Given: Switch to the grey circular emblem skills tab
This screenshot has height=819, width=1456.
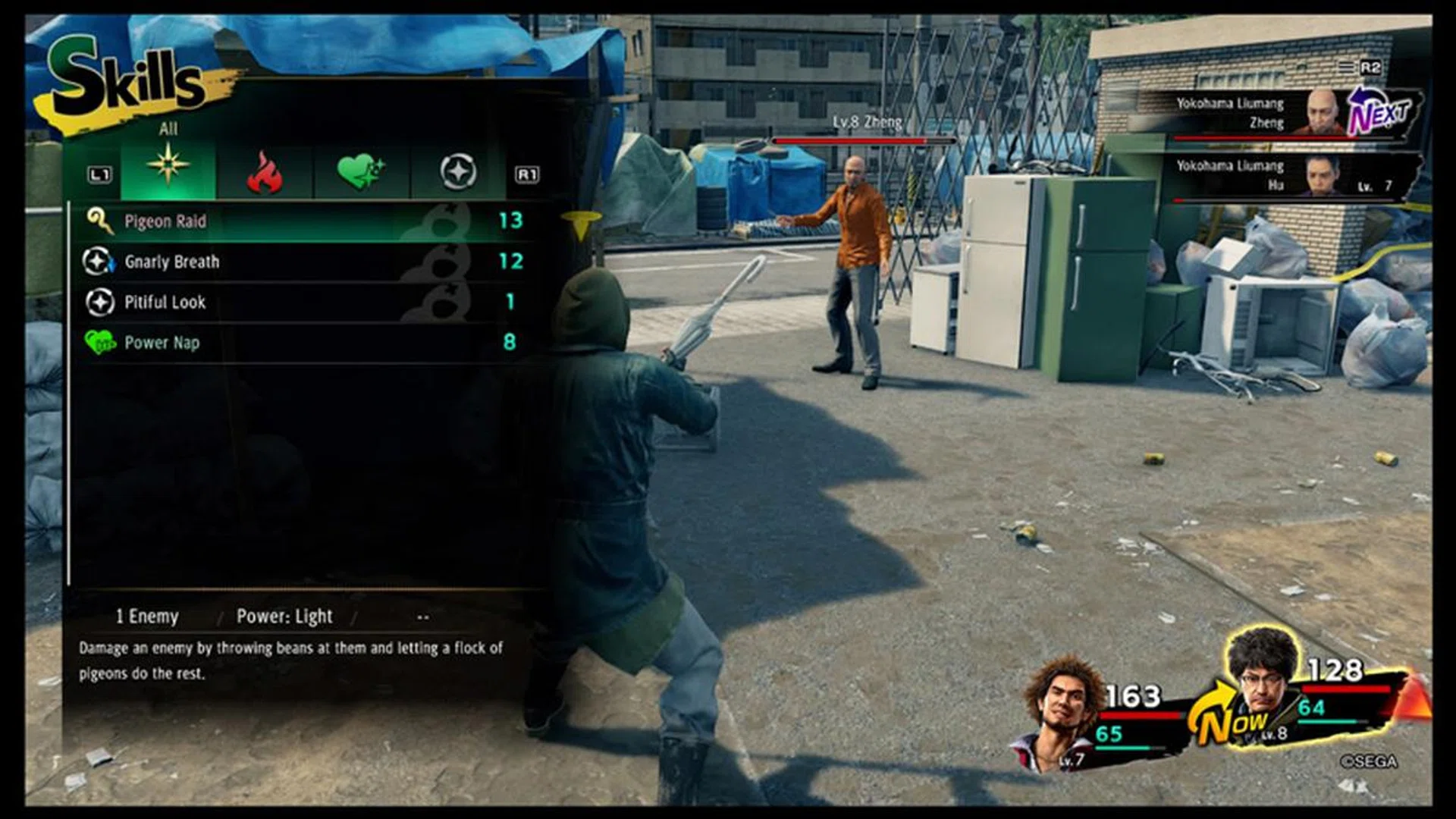Looking at the screenshot, I should 458,172.
